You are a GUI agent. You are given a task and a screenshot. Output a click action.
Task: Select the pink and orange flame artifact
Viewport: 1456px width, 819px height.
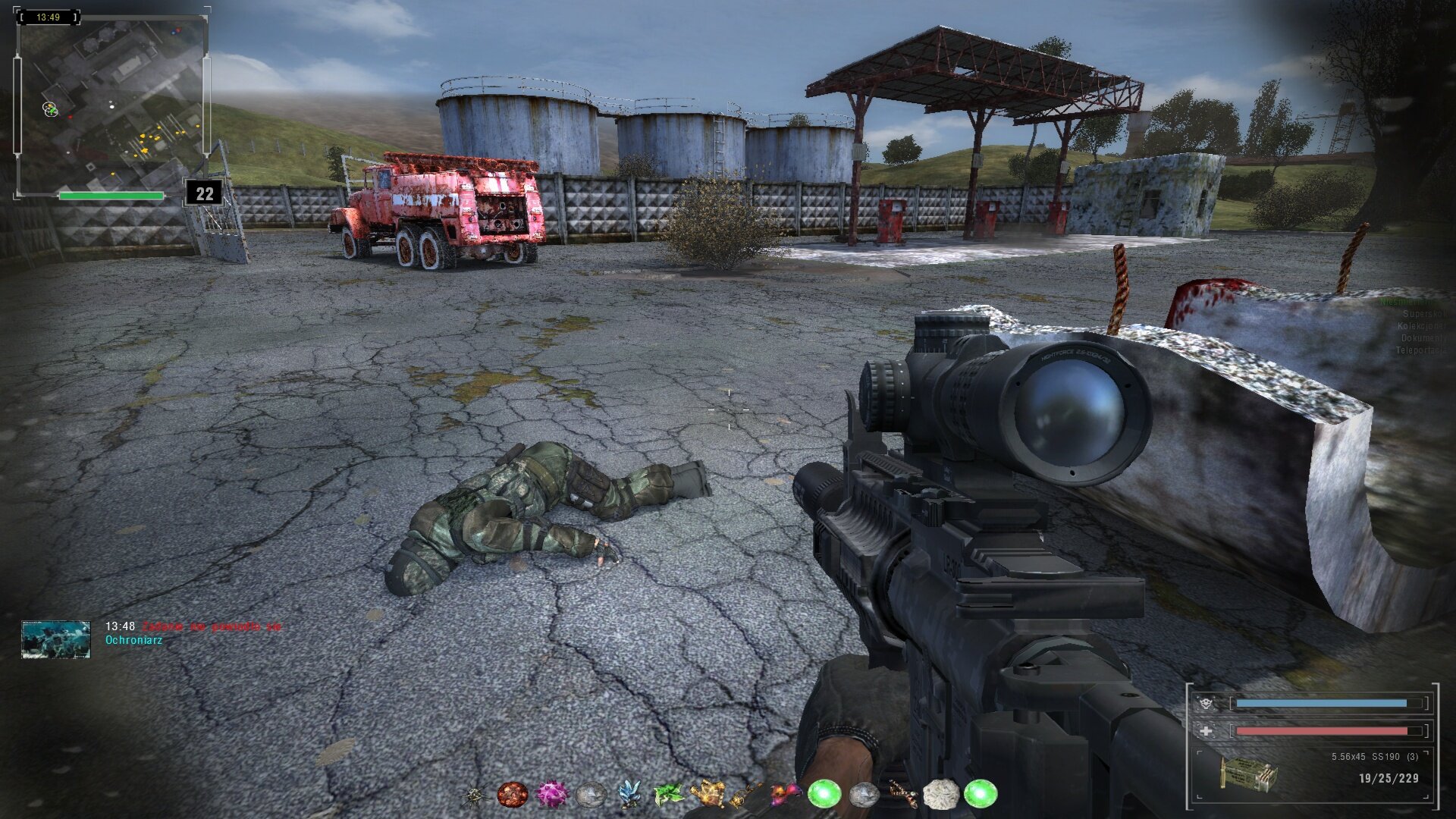785,794
